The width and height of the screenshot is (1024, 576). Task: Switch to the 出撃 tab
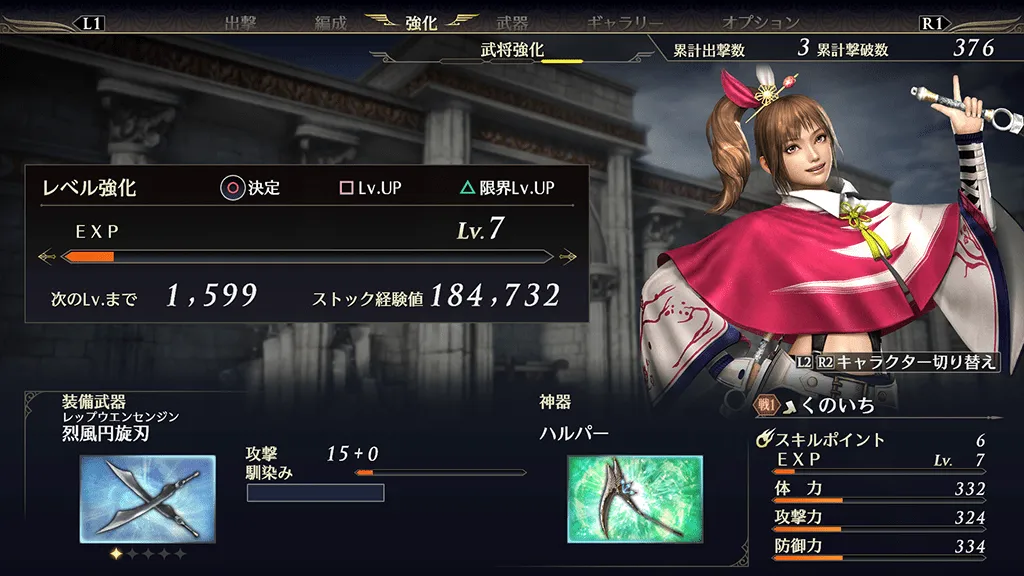[240, 23]
